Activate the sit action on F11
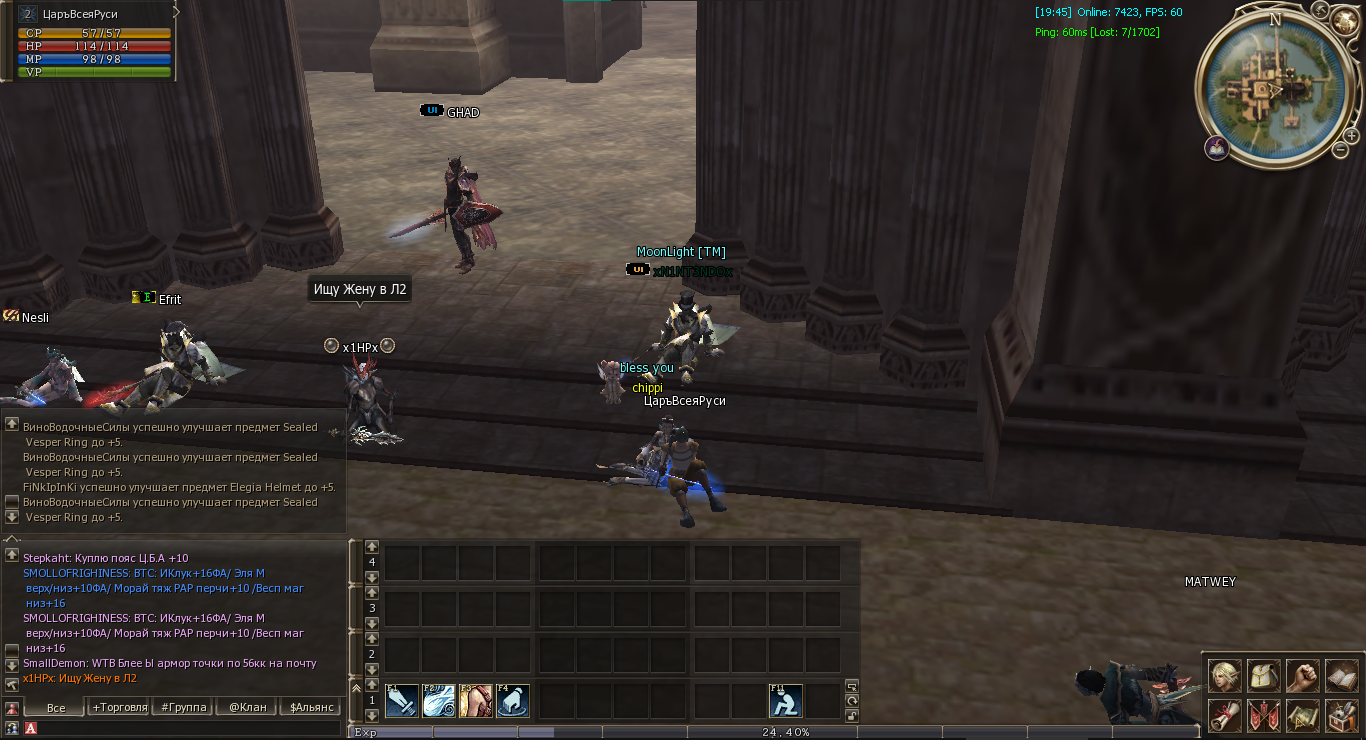This screenshot has width=1366, height=740. [x=785, y=701]
